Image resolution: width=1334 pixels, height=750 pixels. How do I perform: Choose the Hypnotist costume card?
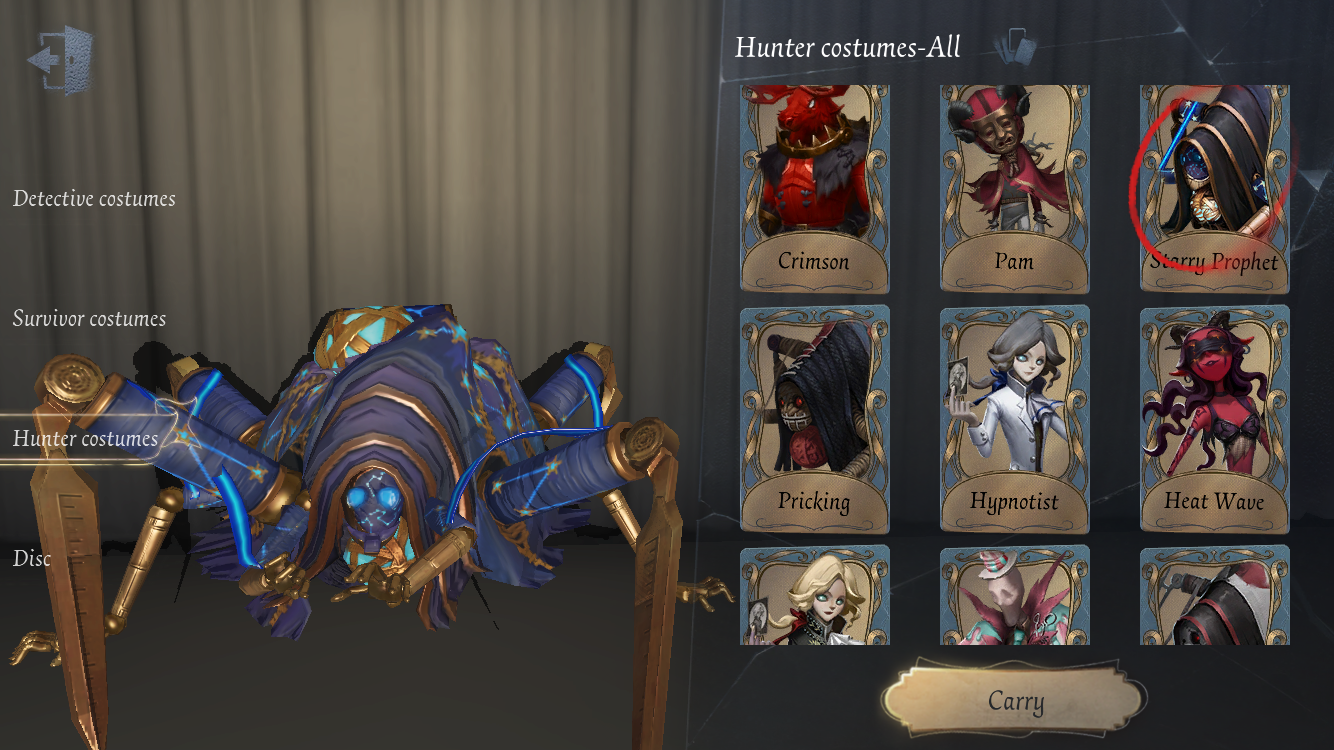[x=1014, y=419]
